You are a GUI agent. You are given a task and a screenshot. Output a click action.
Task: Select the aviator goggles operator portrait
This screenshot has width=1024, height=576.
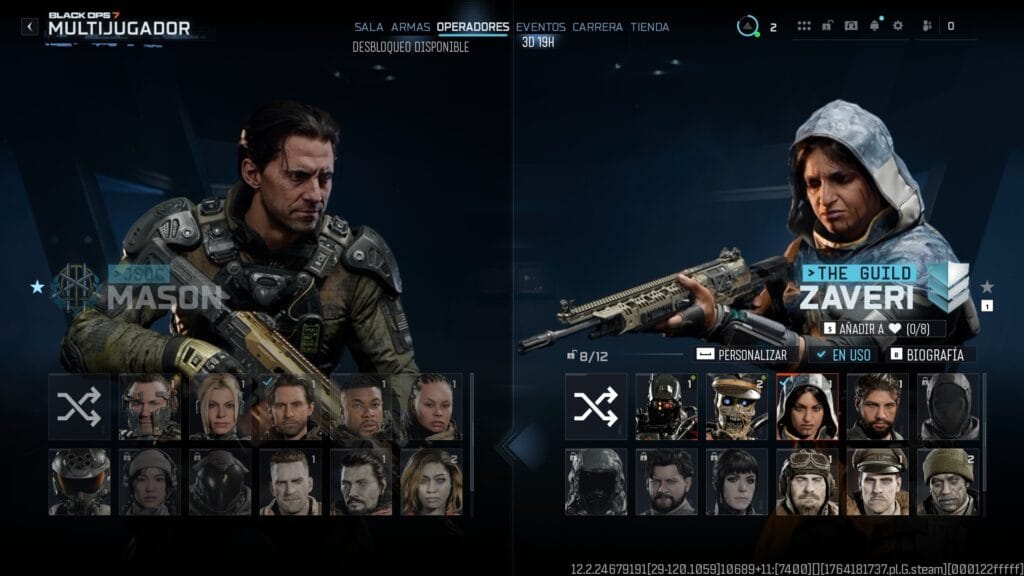click(807, 481)
